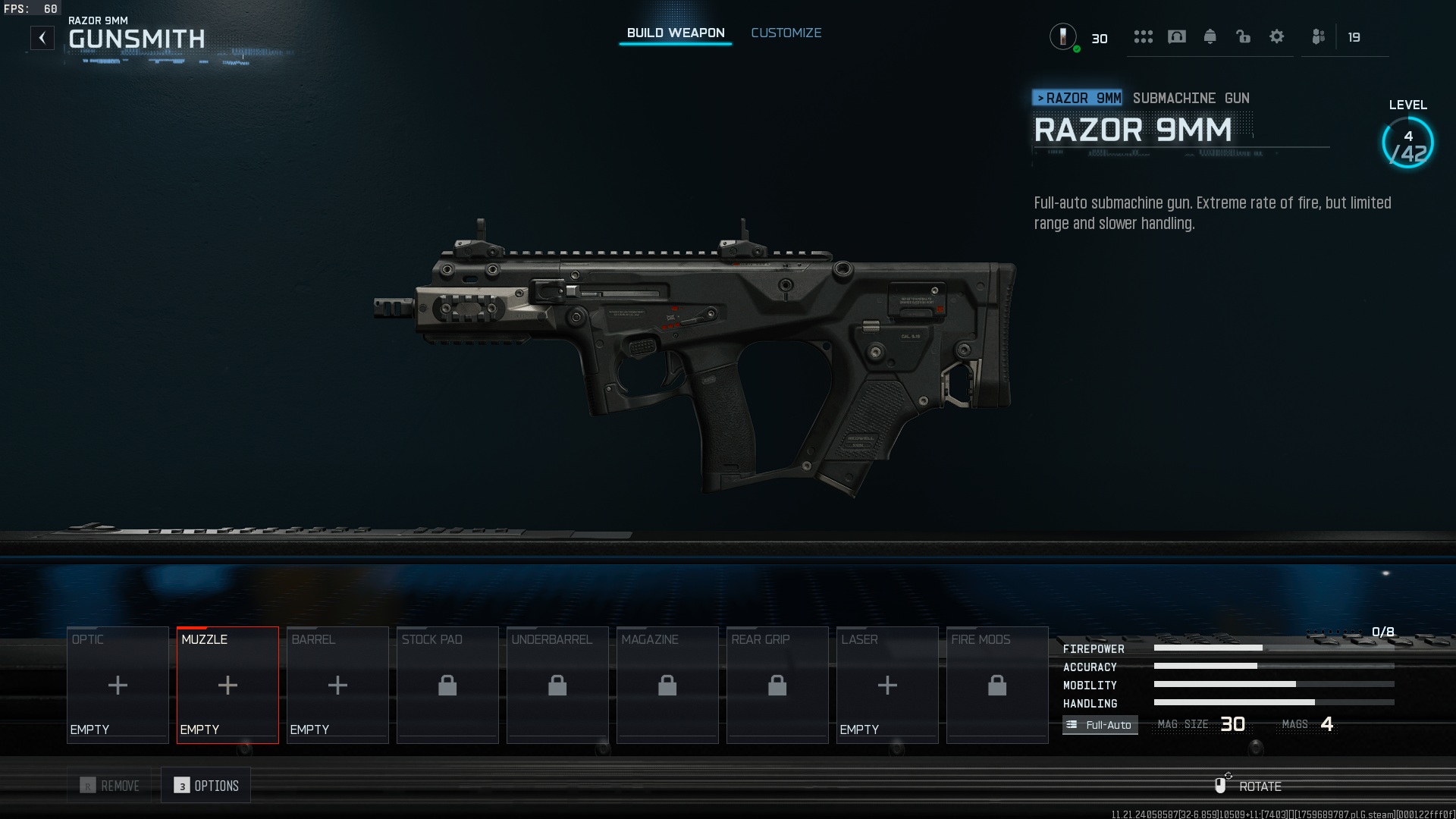The width and height of the screenshot is (1456, 819).
Task: Click the player token icon
Action: [x=1063, y=36]
